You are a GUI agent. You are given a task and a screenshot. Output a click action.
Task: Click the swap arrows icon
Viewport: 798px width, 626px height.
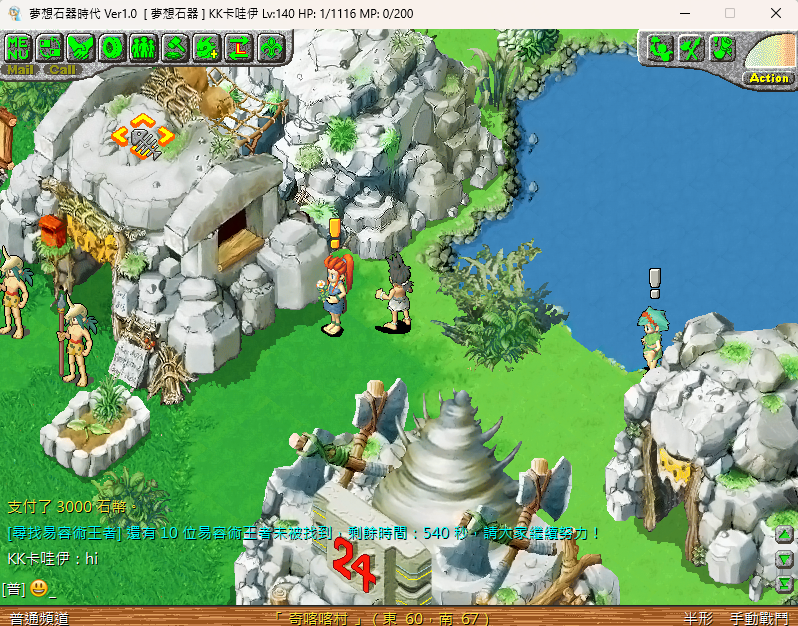(238, 47)
